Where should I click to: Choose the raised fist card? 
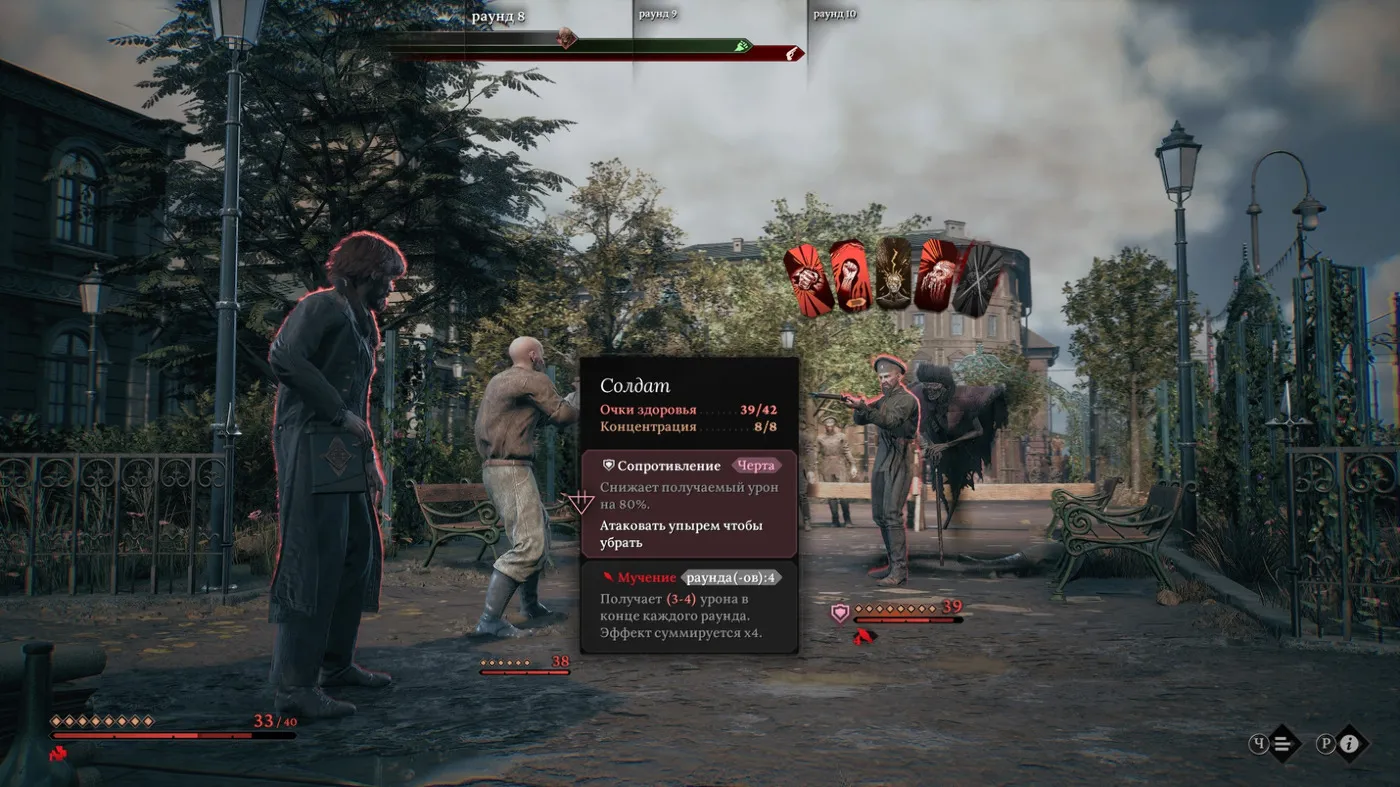coord(850,276)
